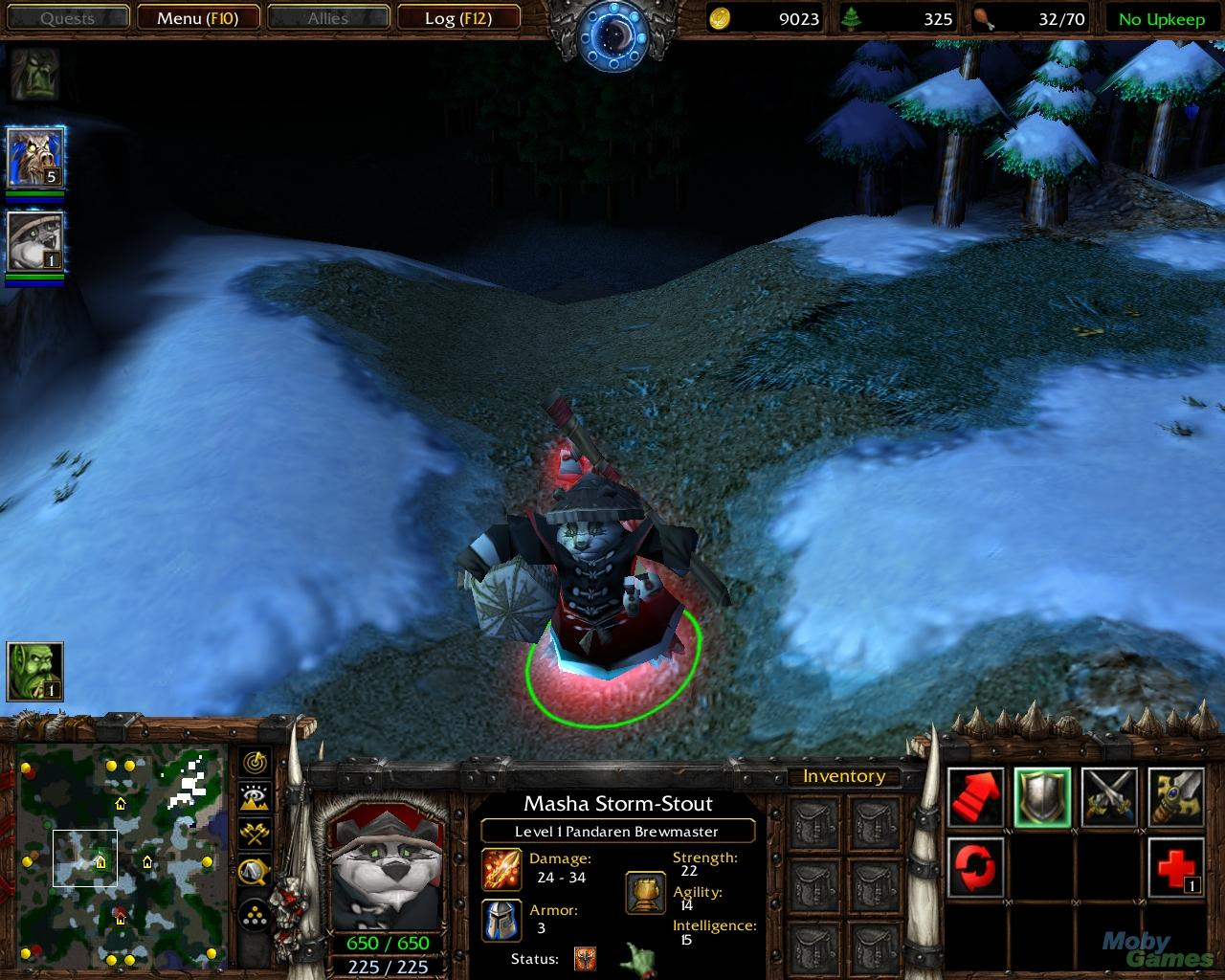Image resolution: width=1225 pixels, height=980 pixels.
Task: Activate the Attack crossed swords command
Action: [1109, 797]
